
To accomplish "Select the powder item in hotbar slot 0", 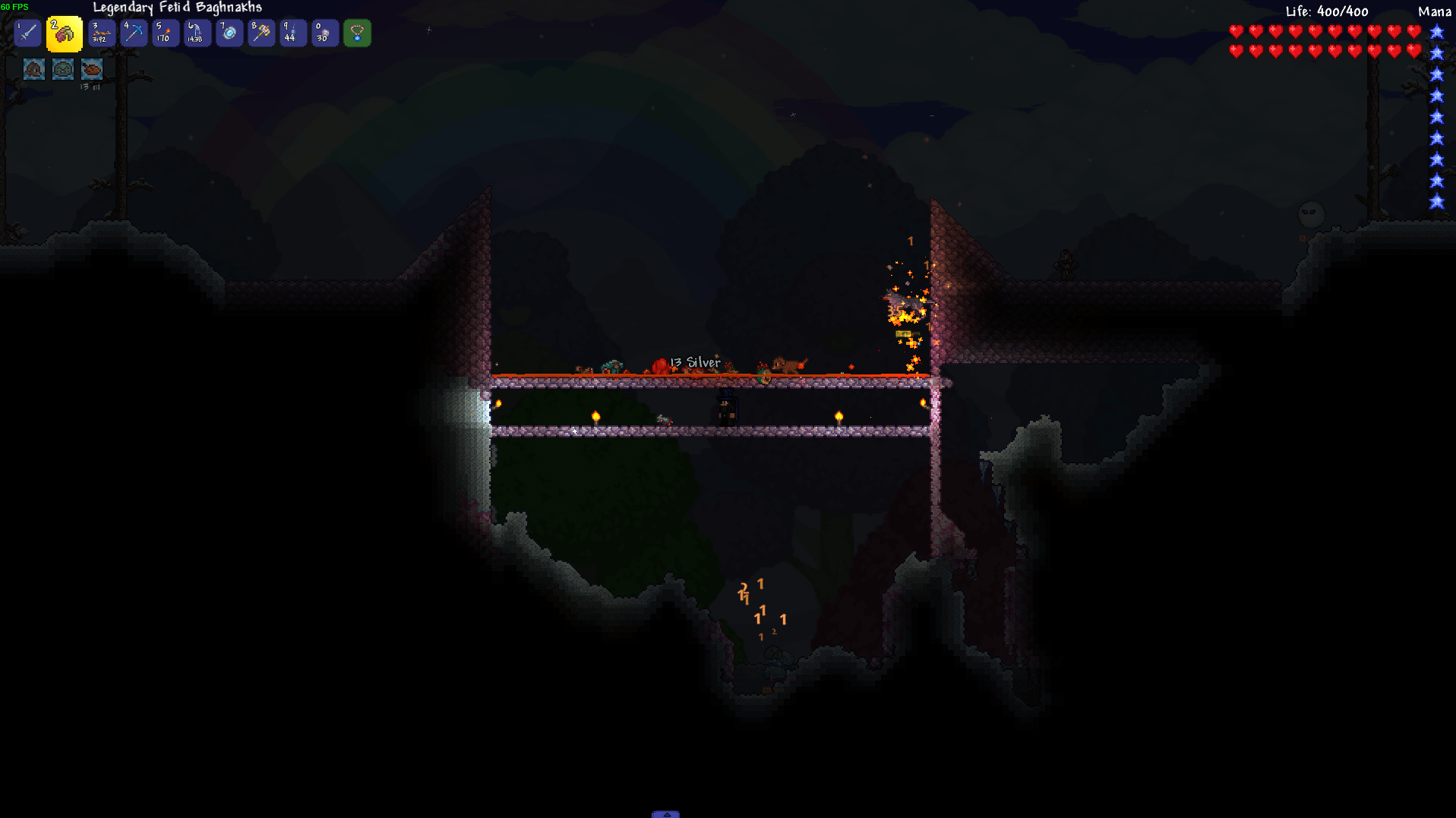I will tap(324, 33).
